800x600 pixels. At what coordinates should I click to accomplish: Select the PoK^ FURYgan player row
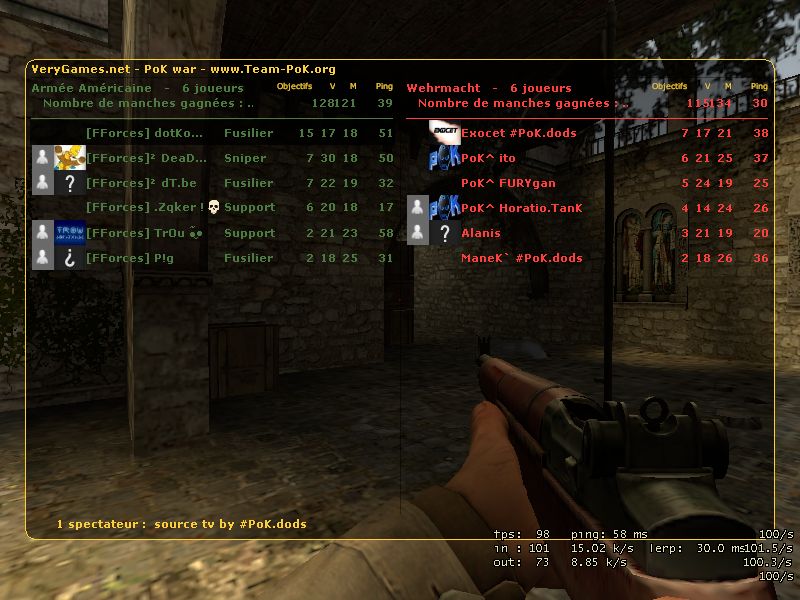(508, 183)
